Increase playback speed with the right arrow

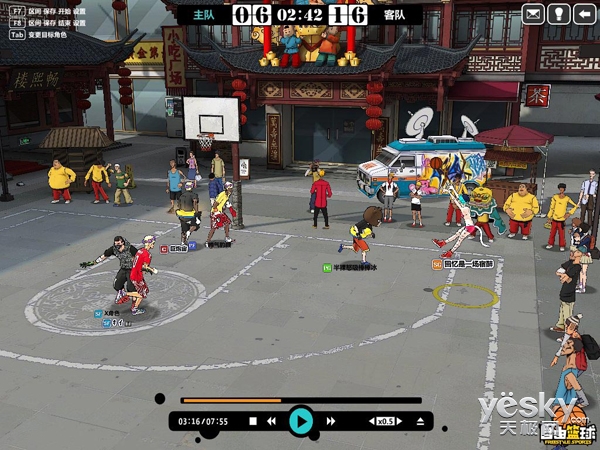[402, 422]
